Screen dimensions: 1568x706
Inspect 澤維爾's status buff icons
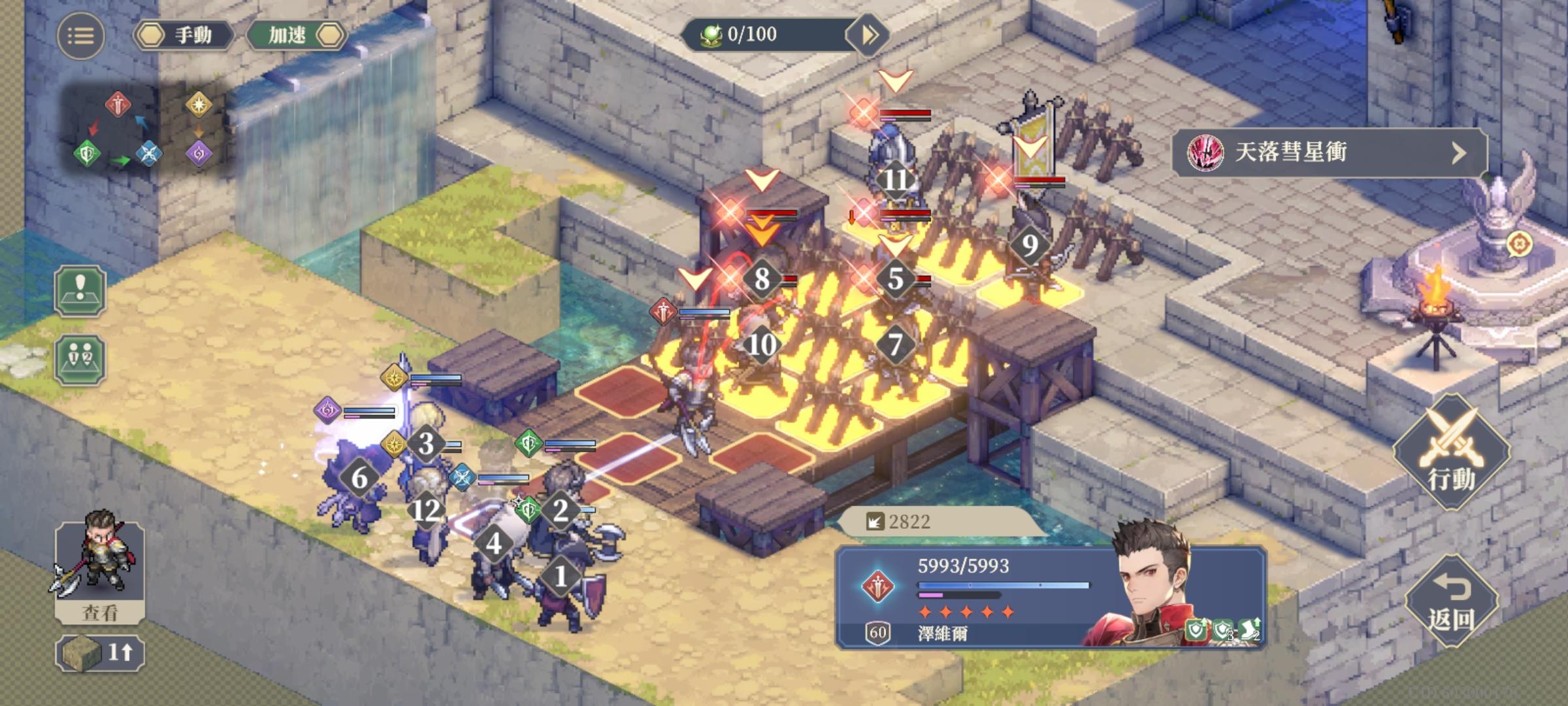tap(1224, 631)
